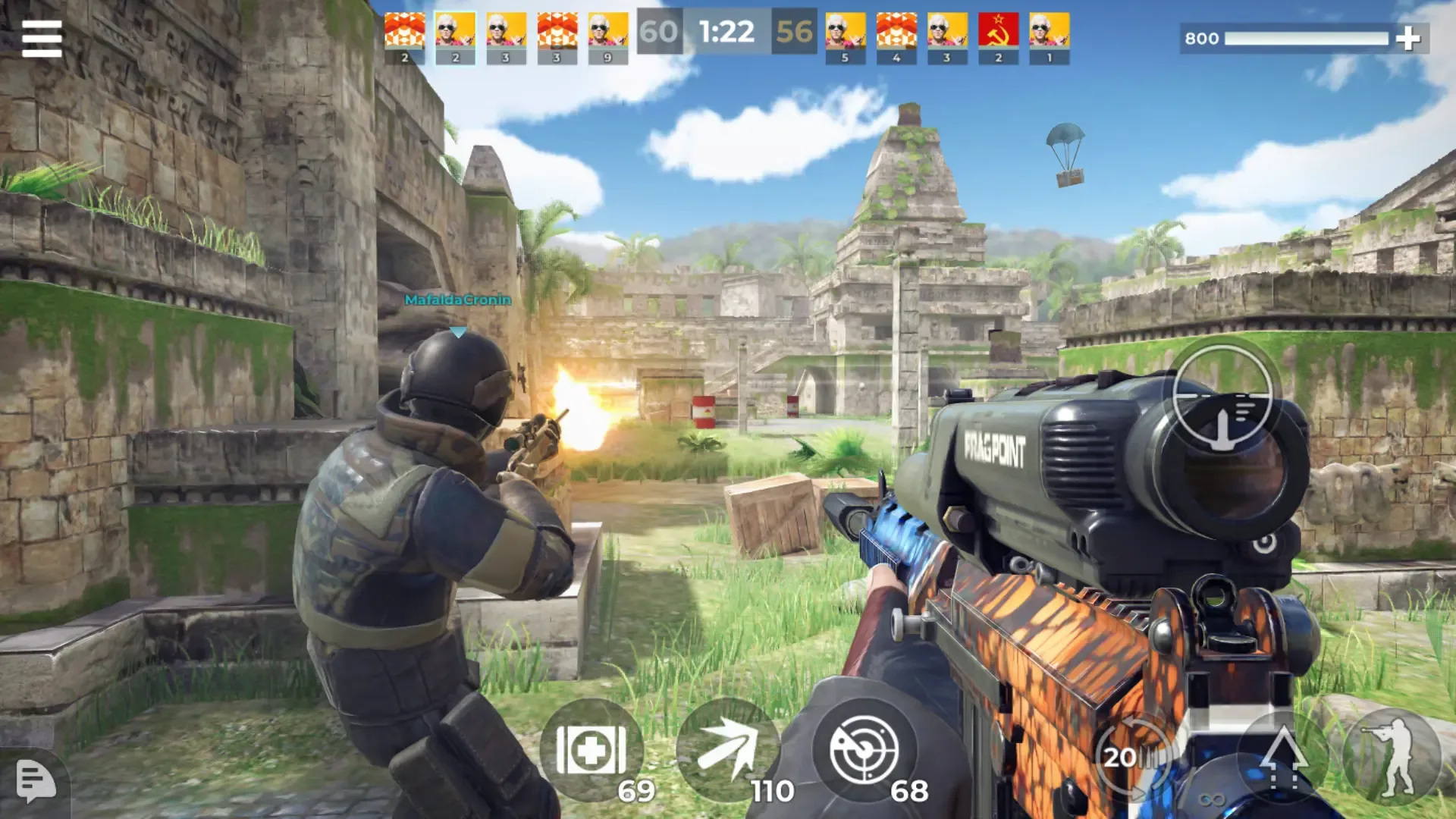This screenshot has height=819, width=1456.
Task: Tap the reload icon with 20 rounds
Action: (x=1131, y=755)
